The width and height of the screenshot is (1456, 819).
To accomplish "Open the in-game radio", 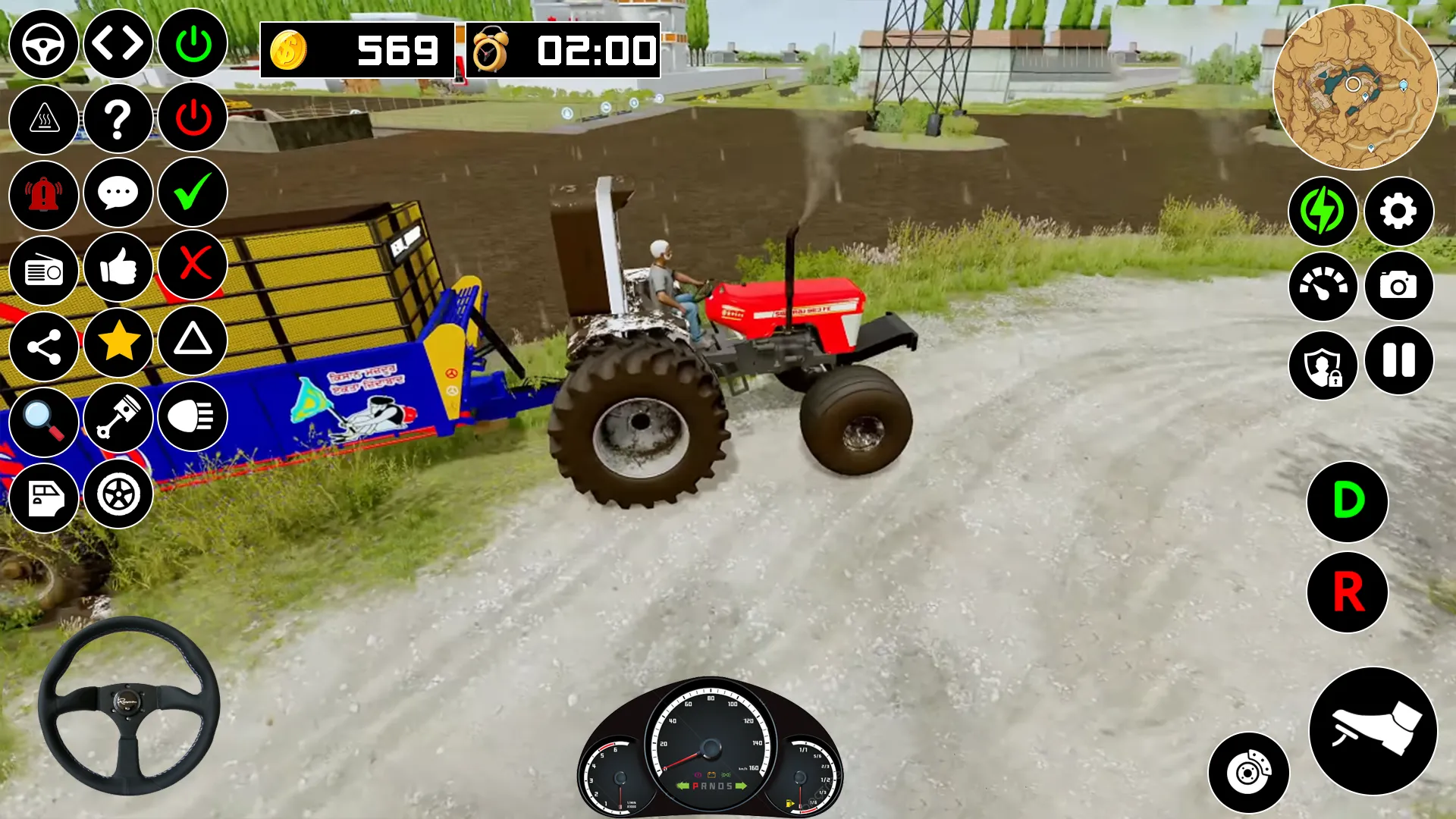I will pos(43,269).
